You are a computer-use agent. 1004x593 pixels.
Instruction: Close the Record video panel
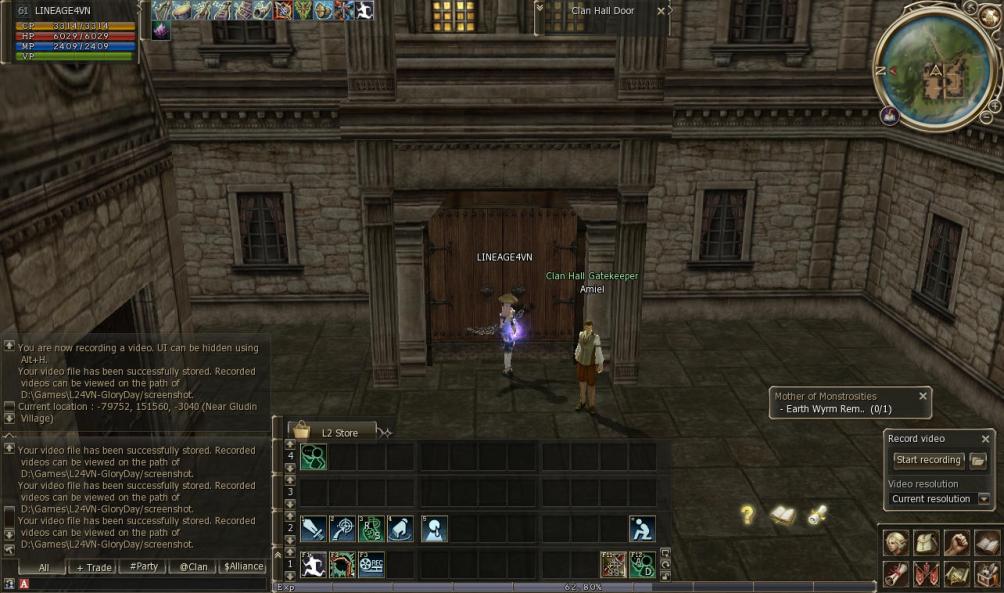point(985,439)
